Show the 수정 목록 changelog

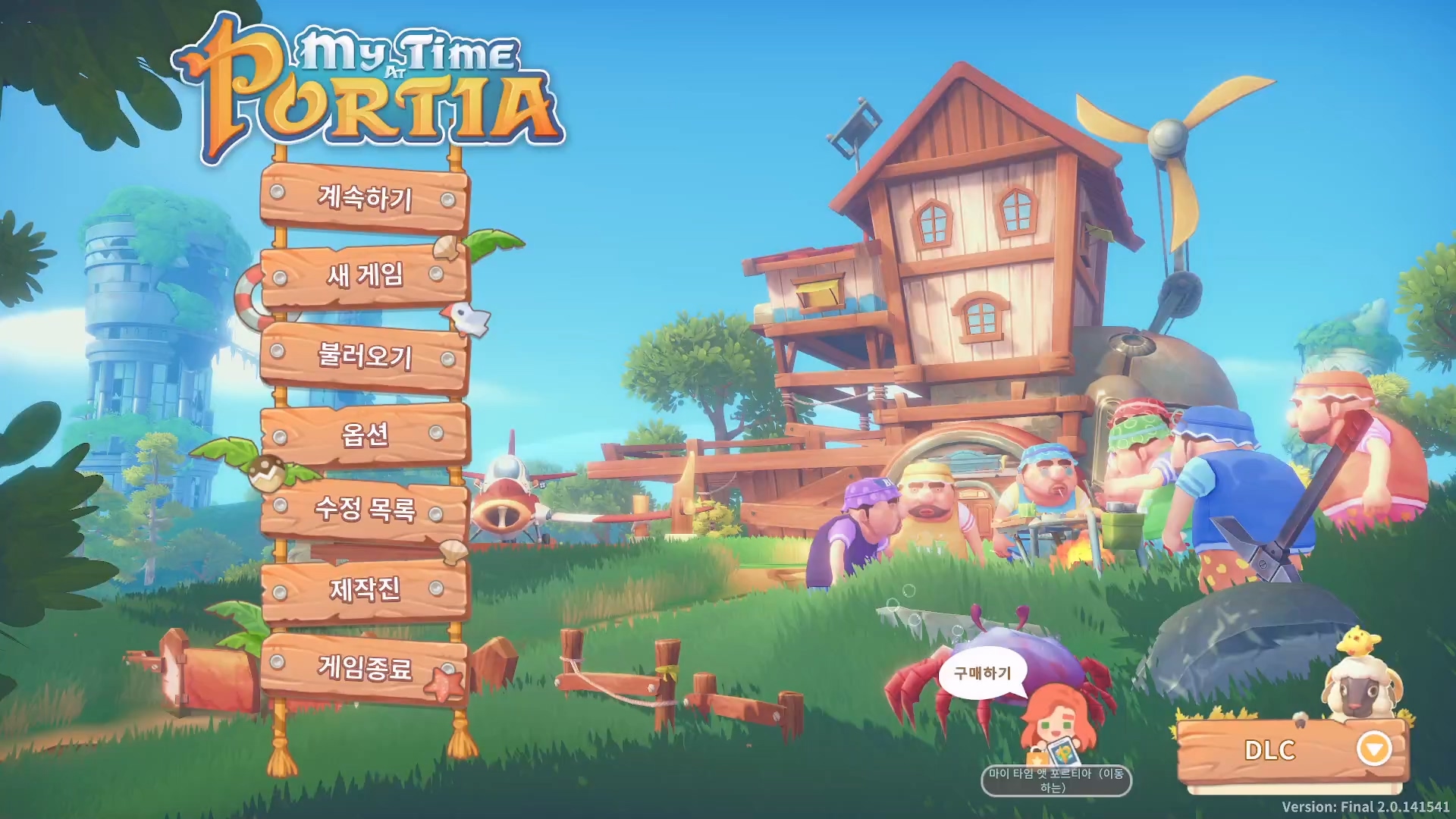point(364,509)
